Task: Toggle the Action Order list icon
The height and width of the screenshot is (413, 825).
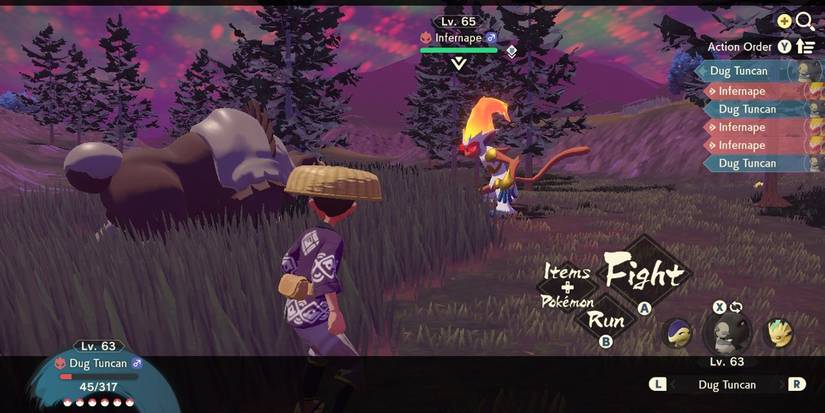Action: click(805, 46)
